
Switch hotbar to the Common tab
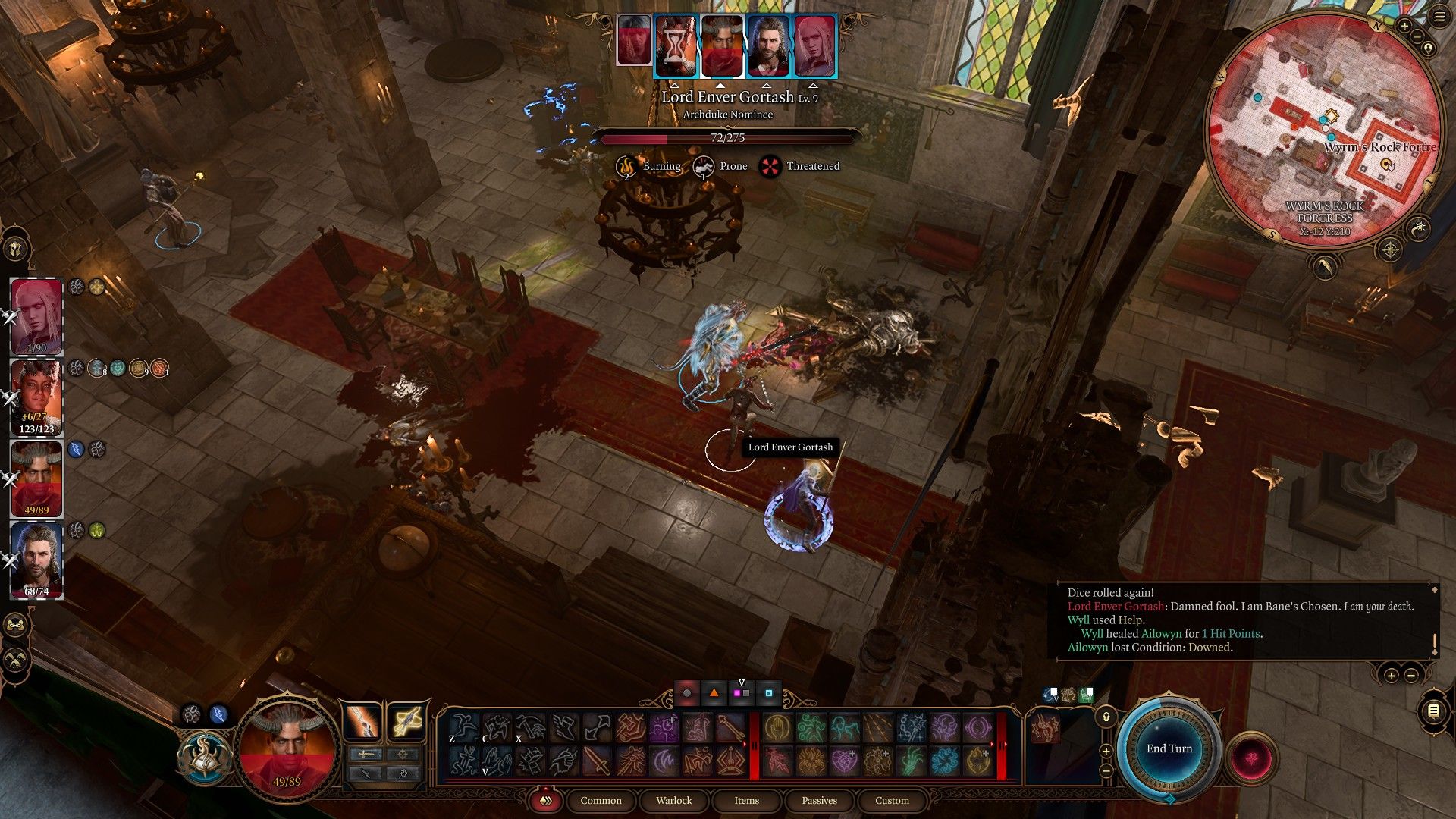[601, 800]
